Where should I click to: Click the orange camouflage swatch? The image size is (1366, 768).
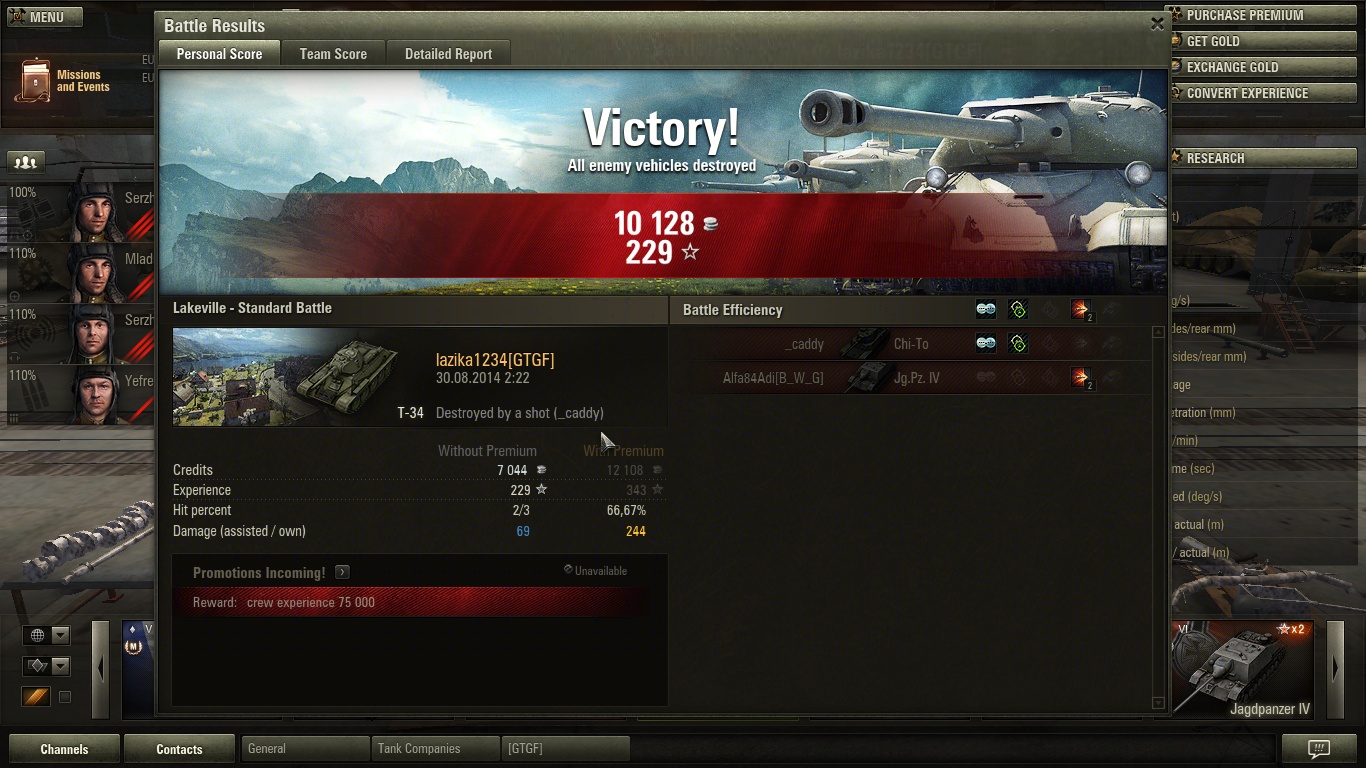pos(38,697)
